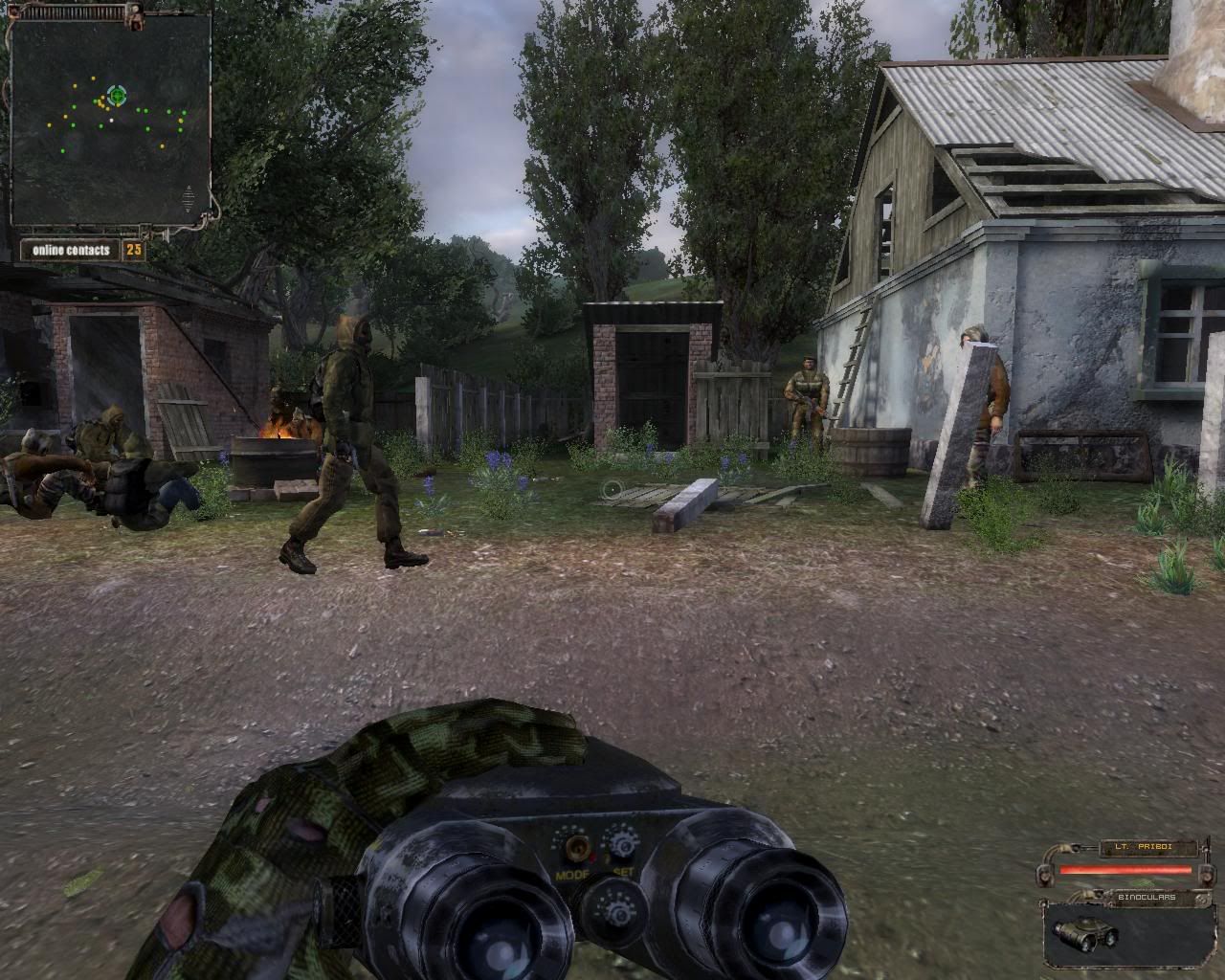The width and height of the screenshot is (1225, 980).
Task: Toggle the minimap zoom-in arrow
Action: pos(188,188)
